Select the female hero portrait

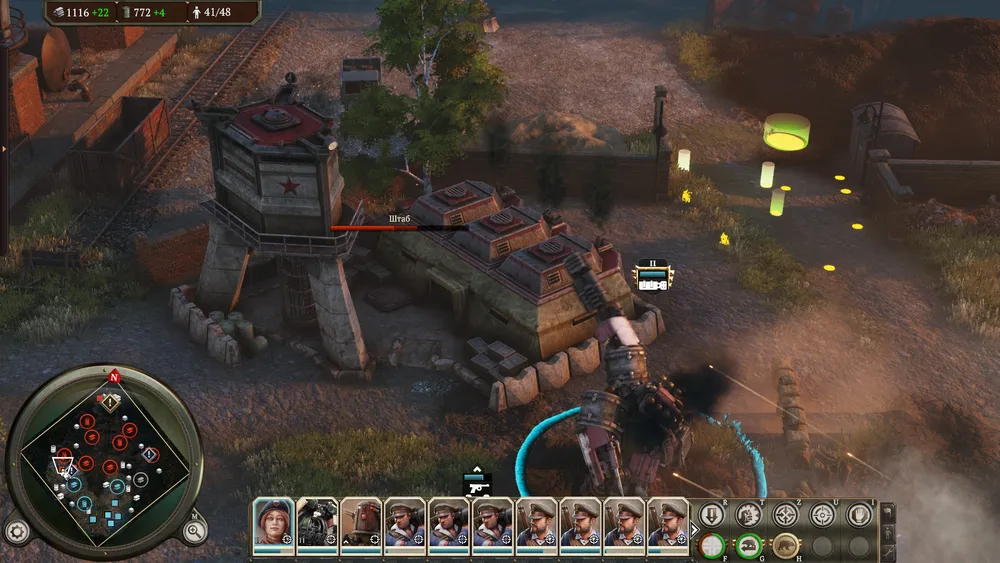tap(273, 522)
